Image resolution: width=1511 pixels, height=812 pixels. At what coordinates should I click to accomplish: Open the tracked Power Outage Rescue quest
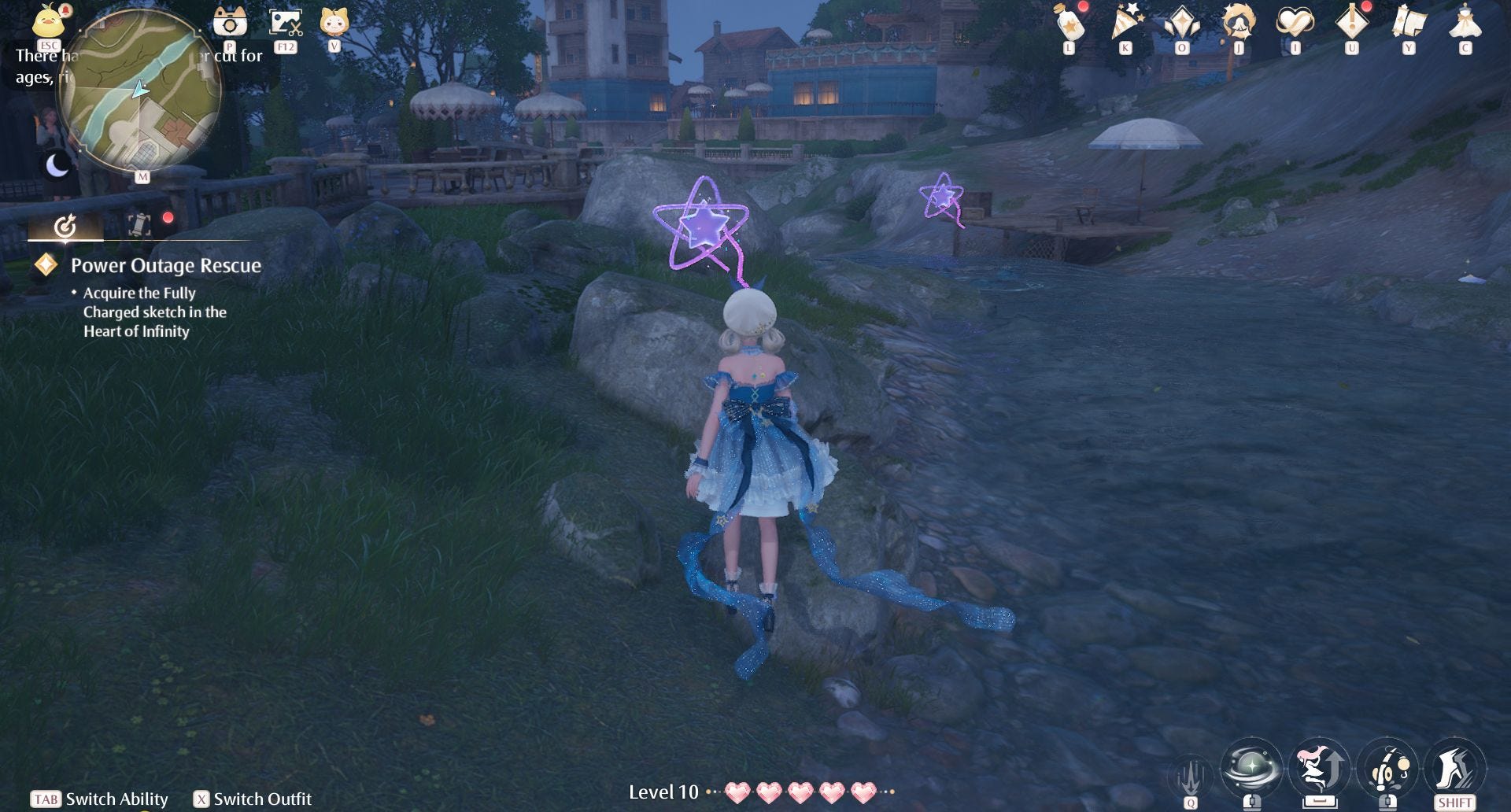[165, 266]
